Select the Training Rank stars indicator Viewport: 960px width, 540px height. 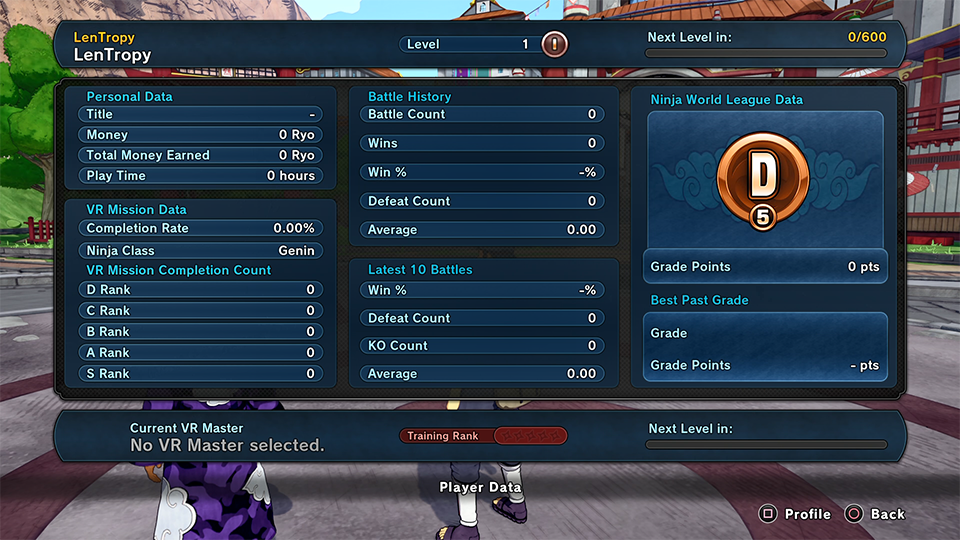pyautogui.click(x=530, y=436)
